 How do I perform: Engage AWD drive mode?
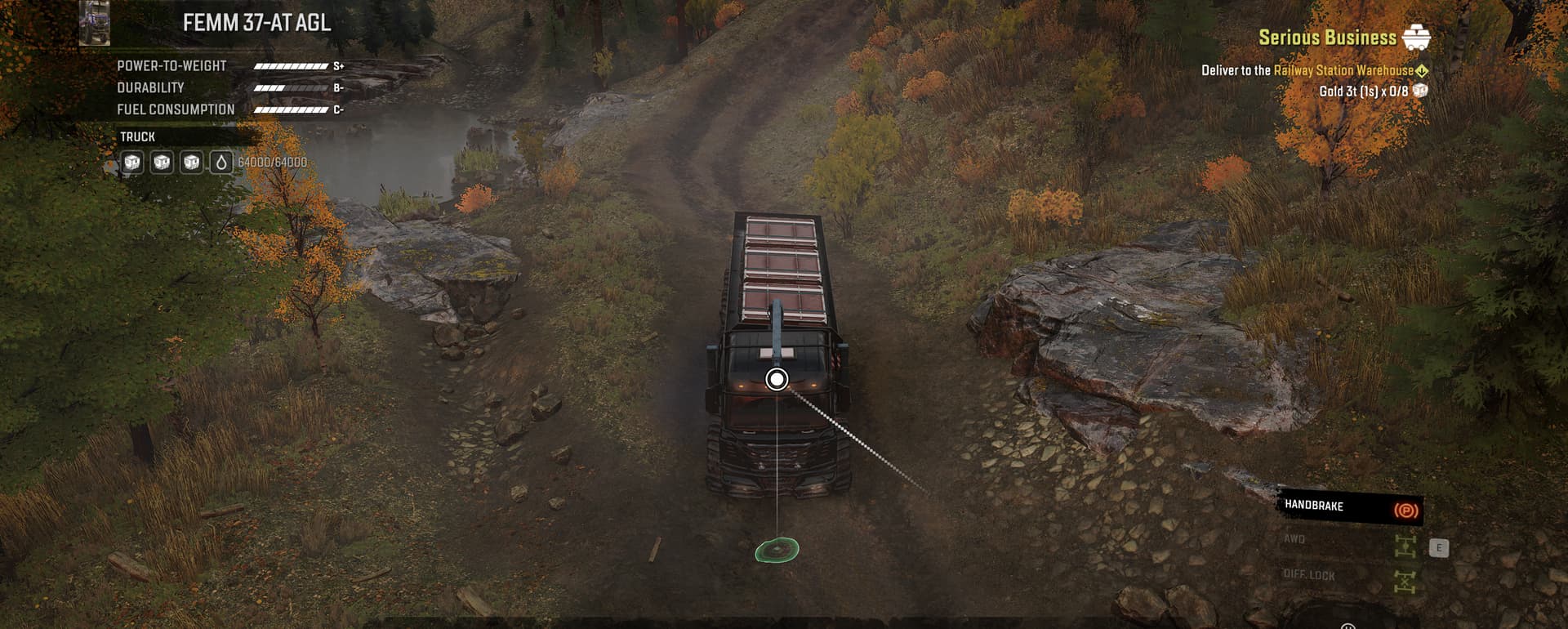coord(1405,546)
